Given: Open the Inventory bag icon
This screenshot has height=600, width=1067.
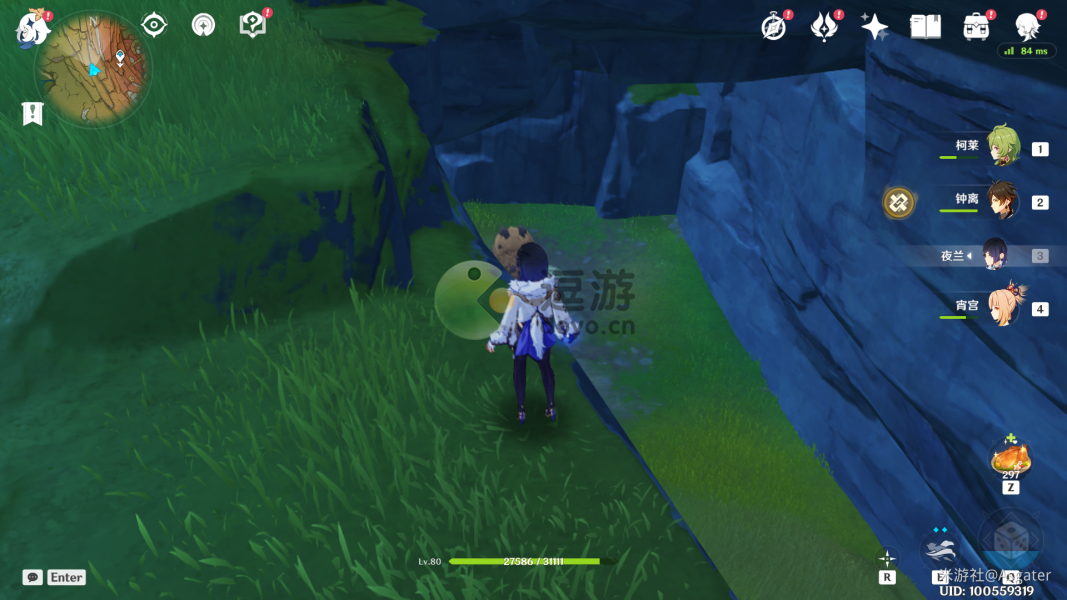Looking at the screenshot, I should pos(976,27).
